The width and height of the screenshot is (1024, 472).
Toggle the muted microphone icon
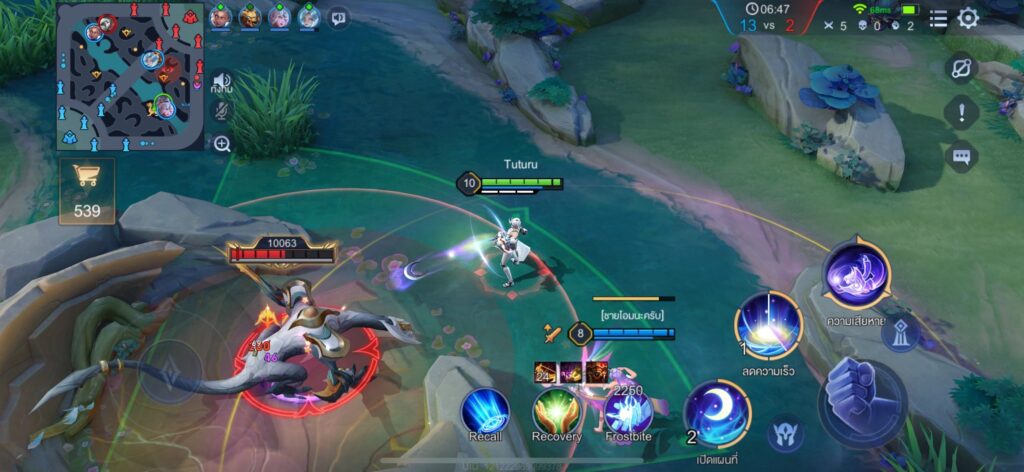222,111
